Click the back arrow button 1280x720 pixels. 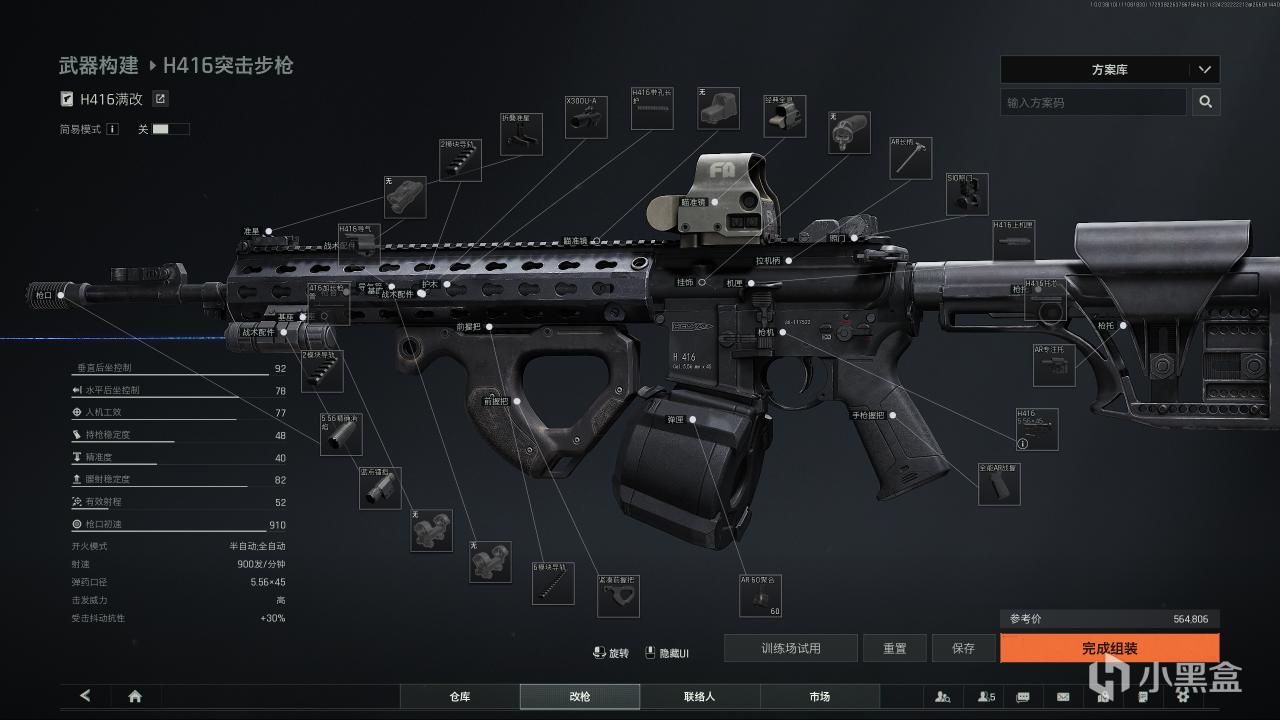click(85, 696)
